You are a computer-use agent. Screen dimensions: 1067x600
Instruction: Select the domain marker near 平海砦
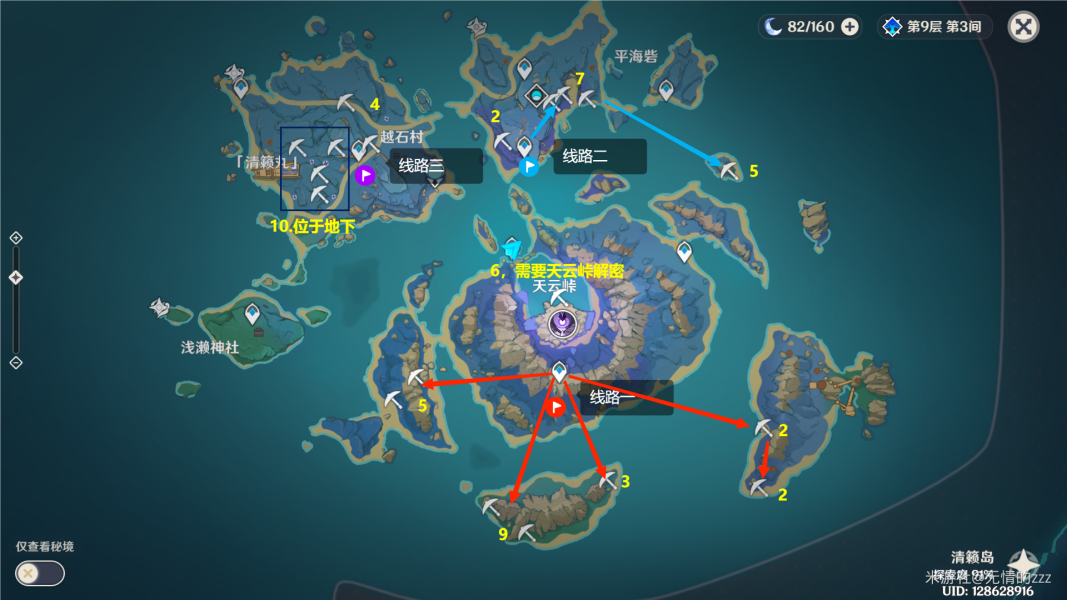537,96
